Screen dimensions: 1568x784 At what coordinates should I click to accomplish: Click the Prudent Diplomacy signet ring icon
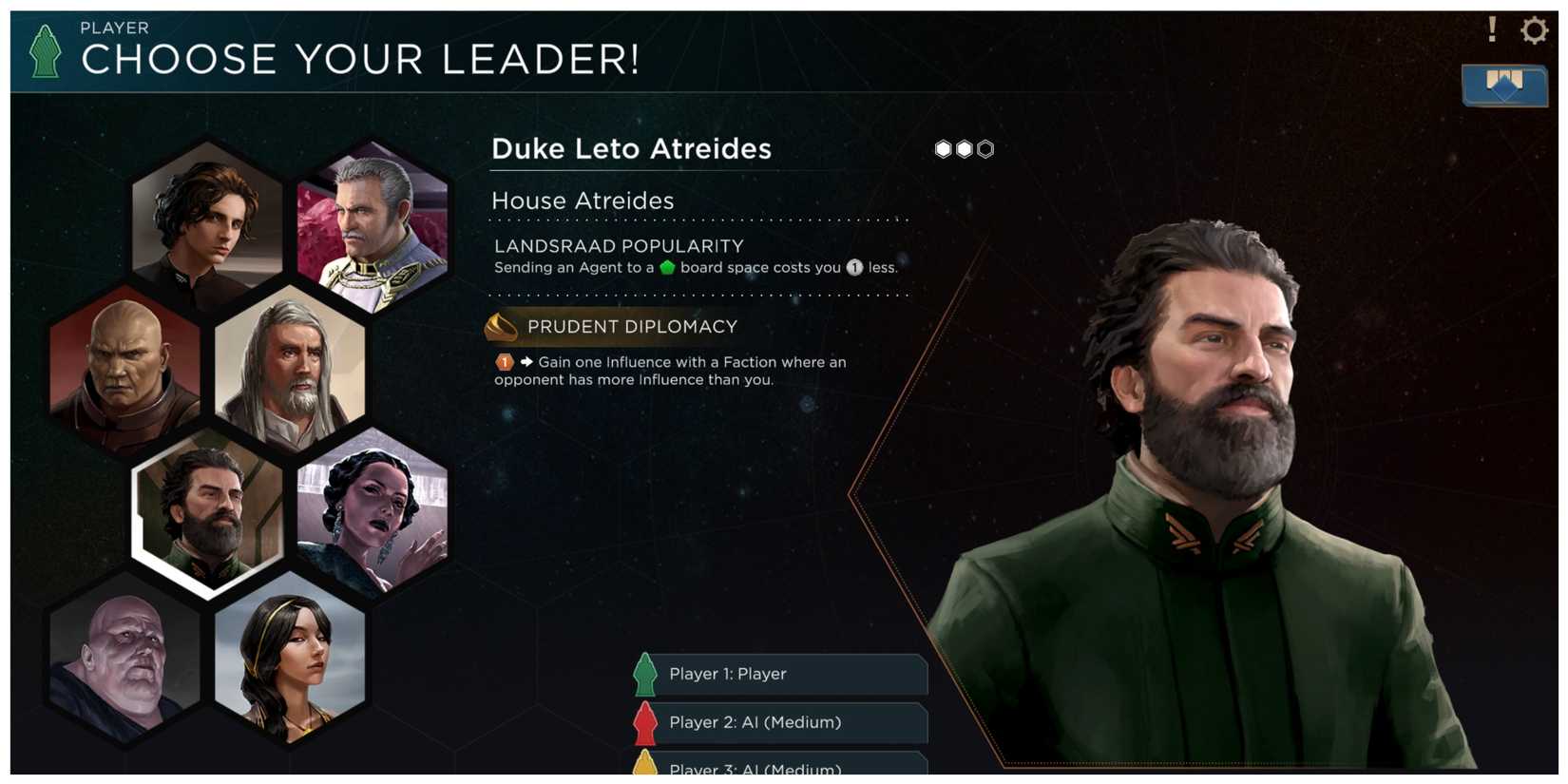click(x=500, y=327)
